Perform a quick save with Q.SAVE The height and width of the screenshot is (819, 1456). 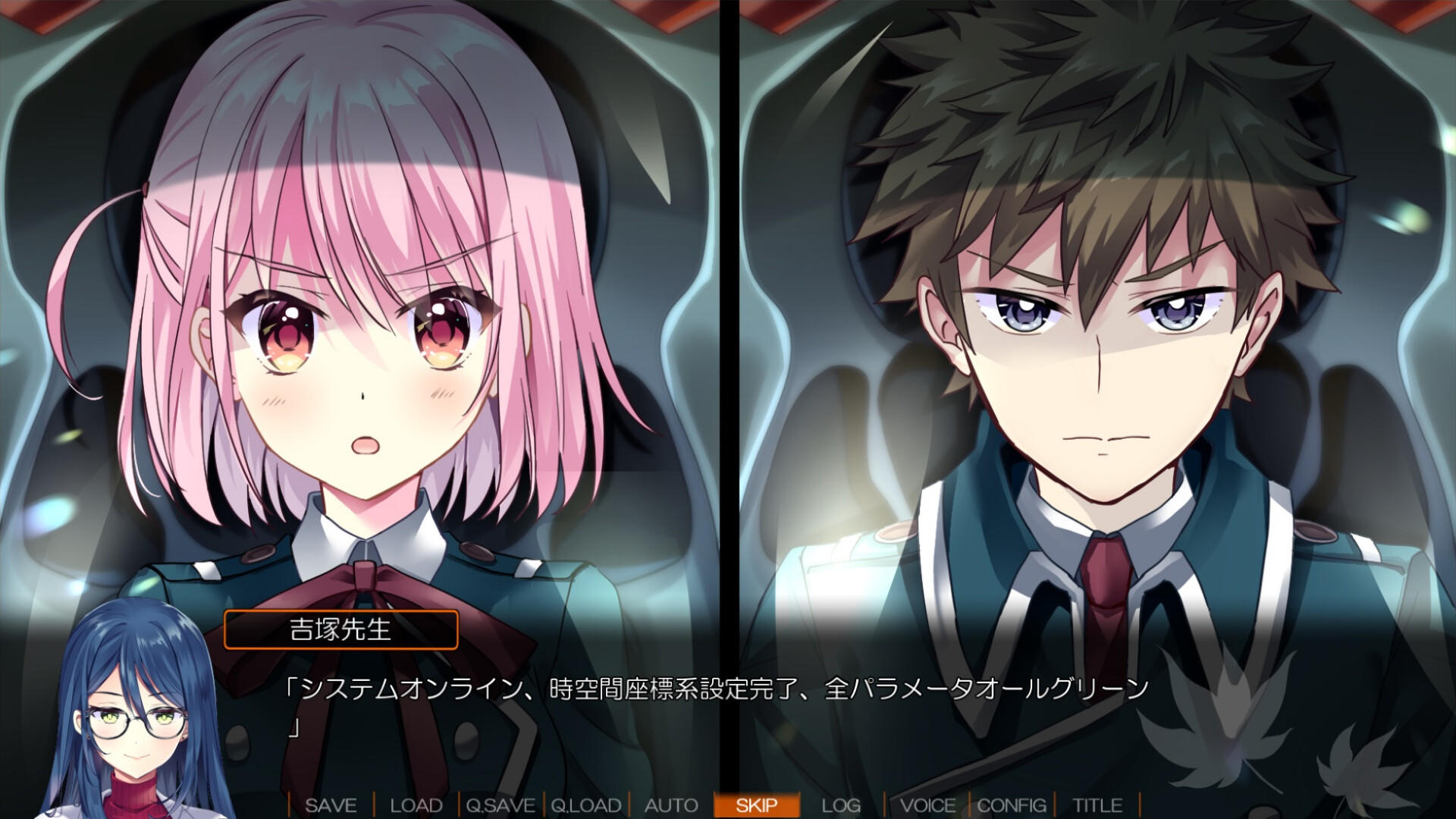pos(503,806)
